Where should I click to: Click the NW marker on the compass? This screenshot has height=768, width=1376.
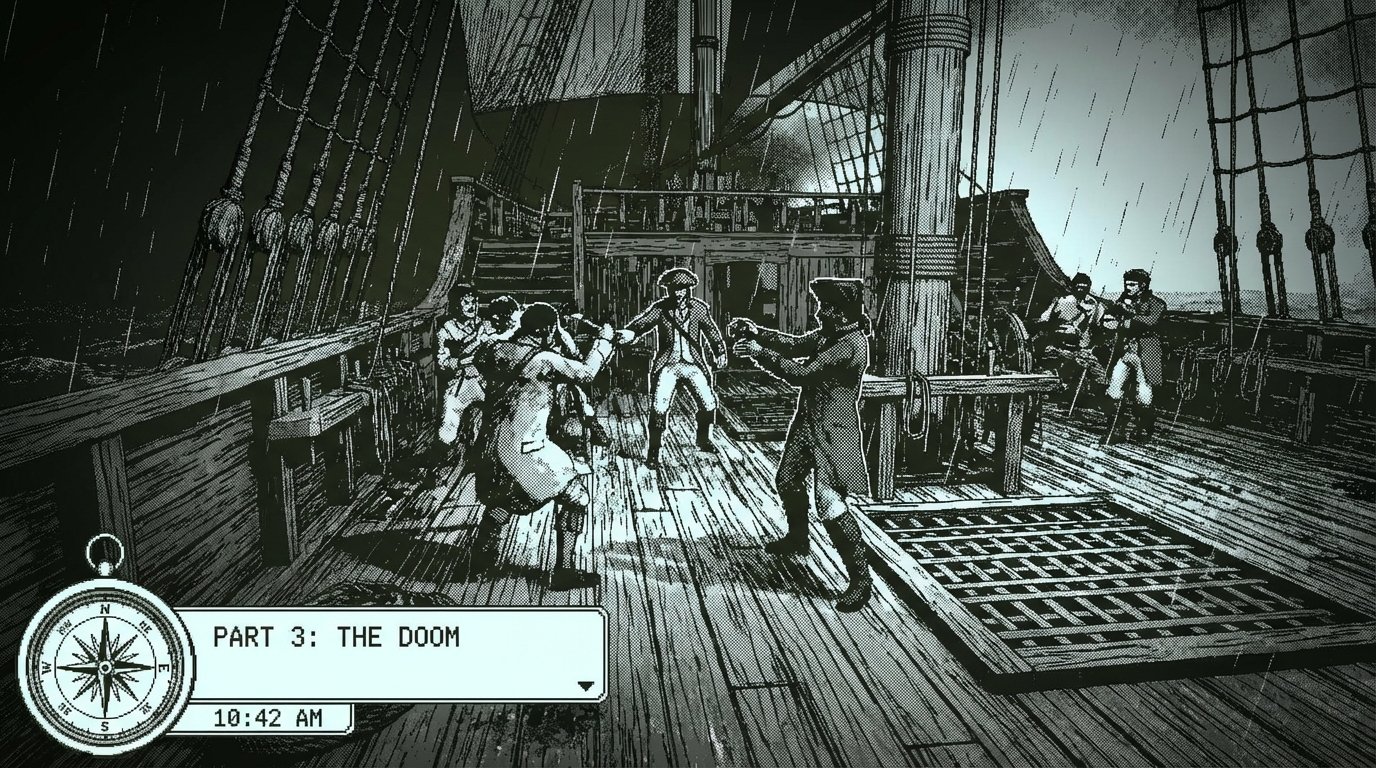63,626
